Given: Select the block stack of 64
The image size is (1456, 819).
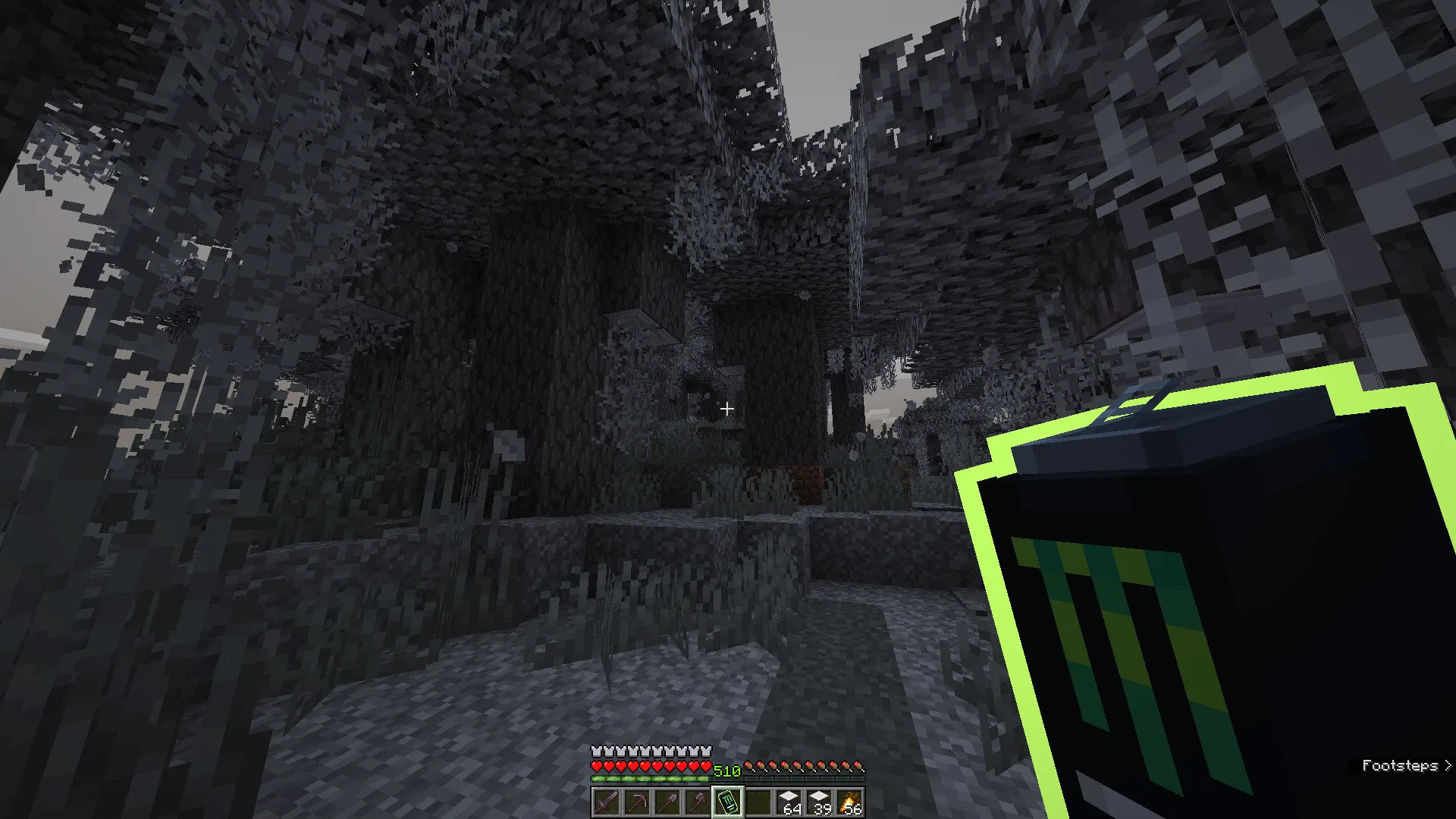Looking at the screenshot, I should [789, 802].
